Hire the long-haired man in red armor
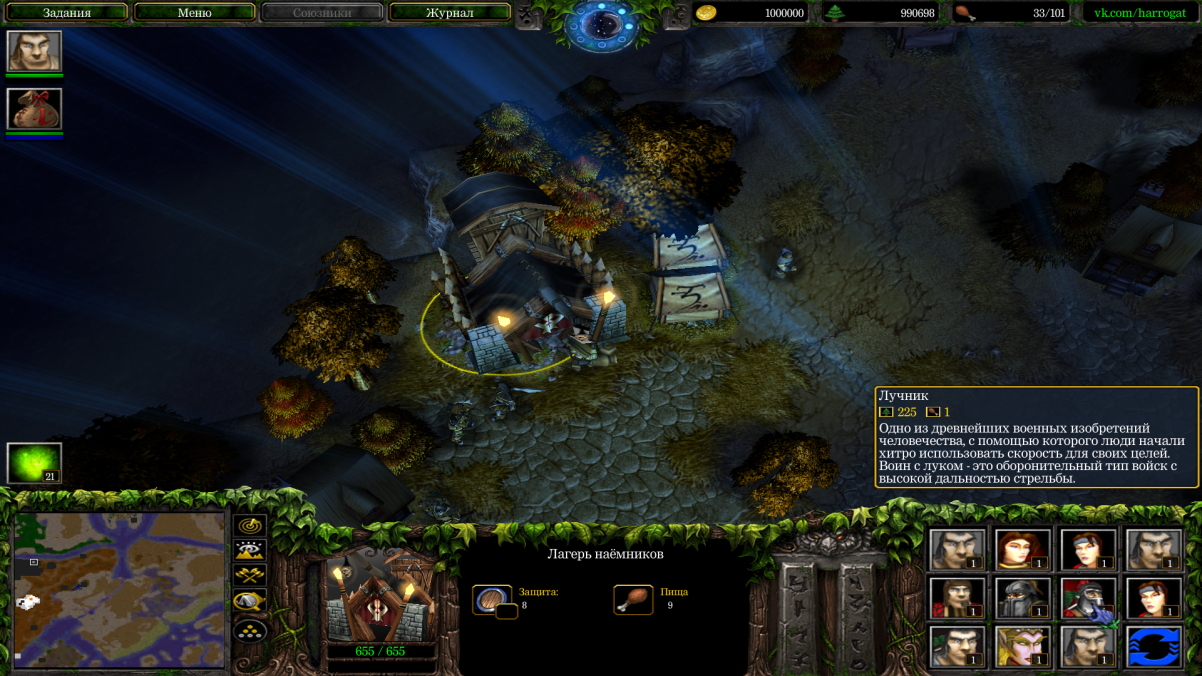1202x676 pixels. [958, 598]
